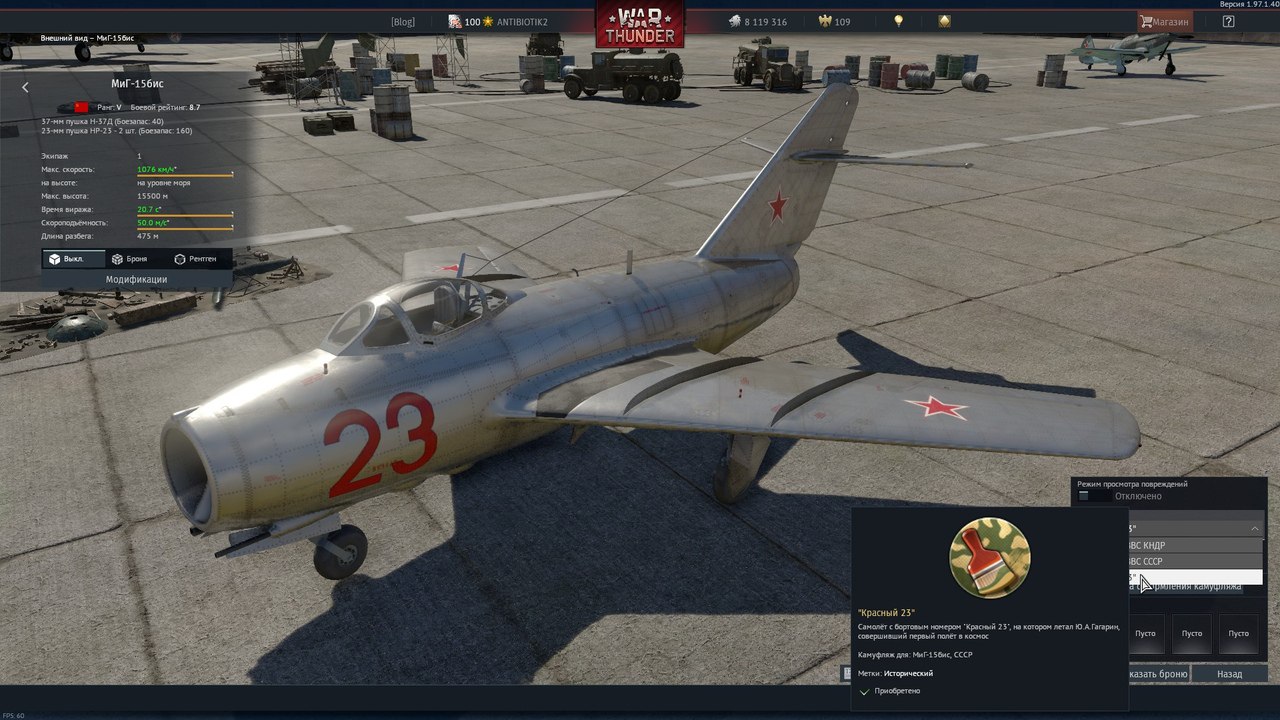
Task: Go back with the Назад button
Action: tap(1229, 674)
